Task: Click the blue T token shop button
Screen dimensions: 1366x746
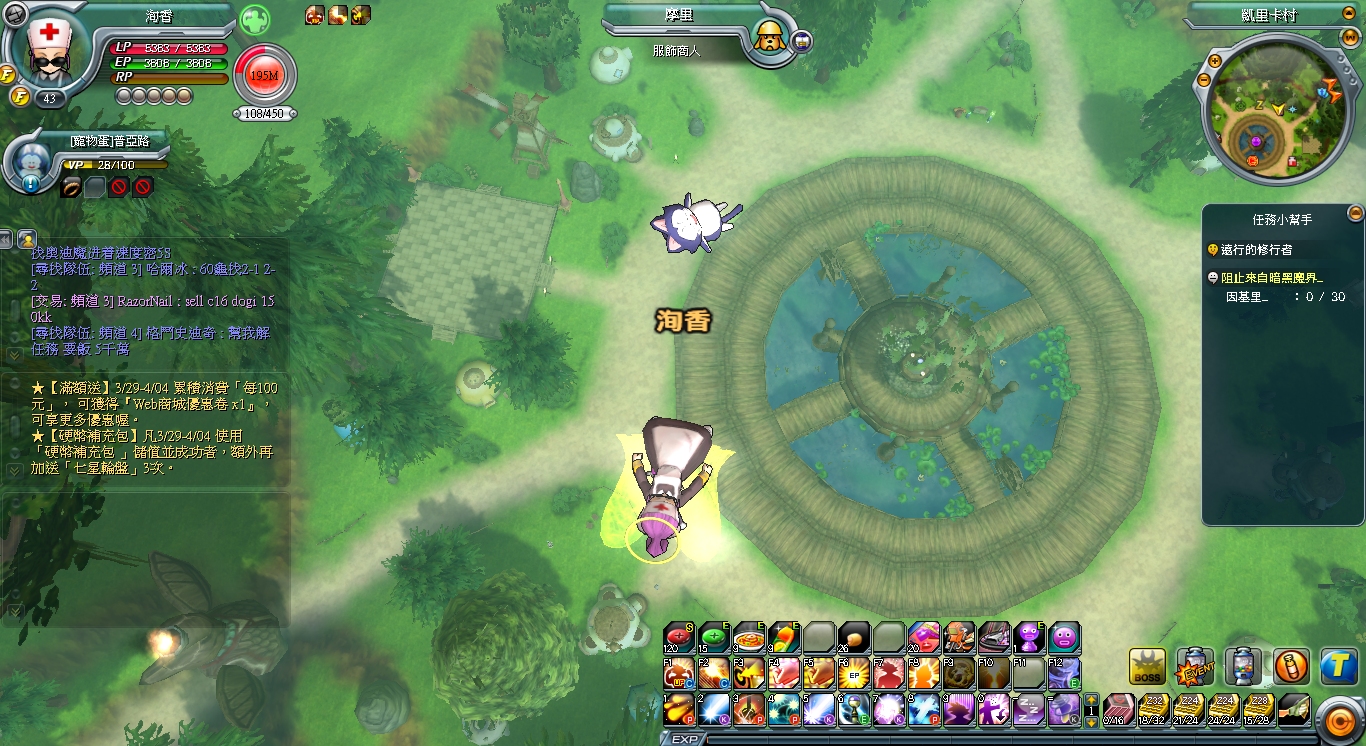Action: (x=1339, y=667)
